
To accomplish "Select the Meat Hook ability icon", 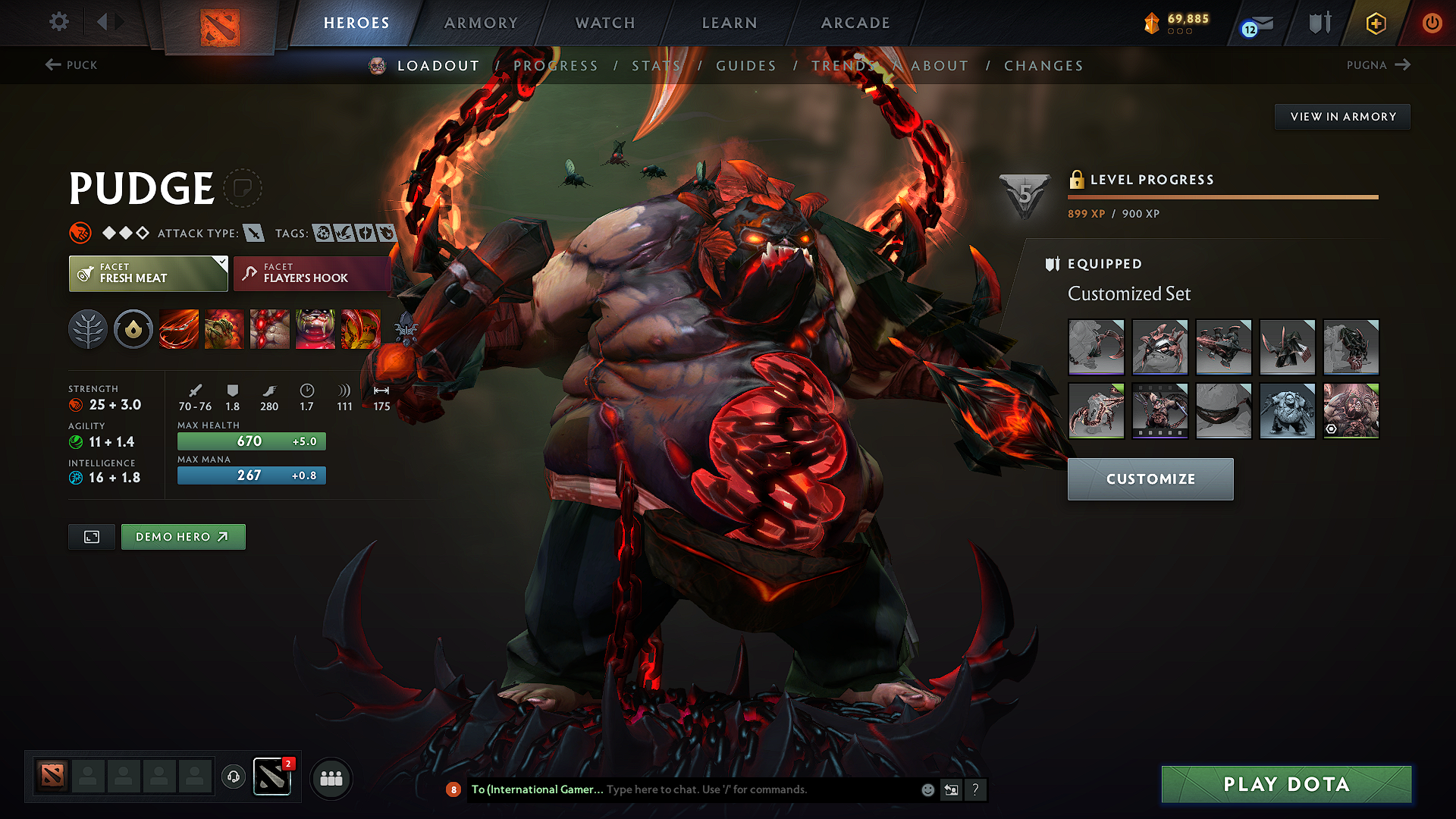I will (178, 329).
